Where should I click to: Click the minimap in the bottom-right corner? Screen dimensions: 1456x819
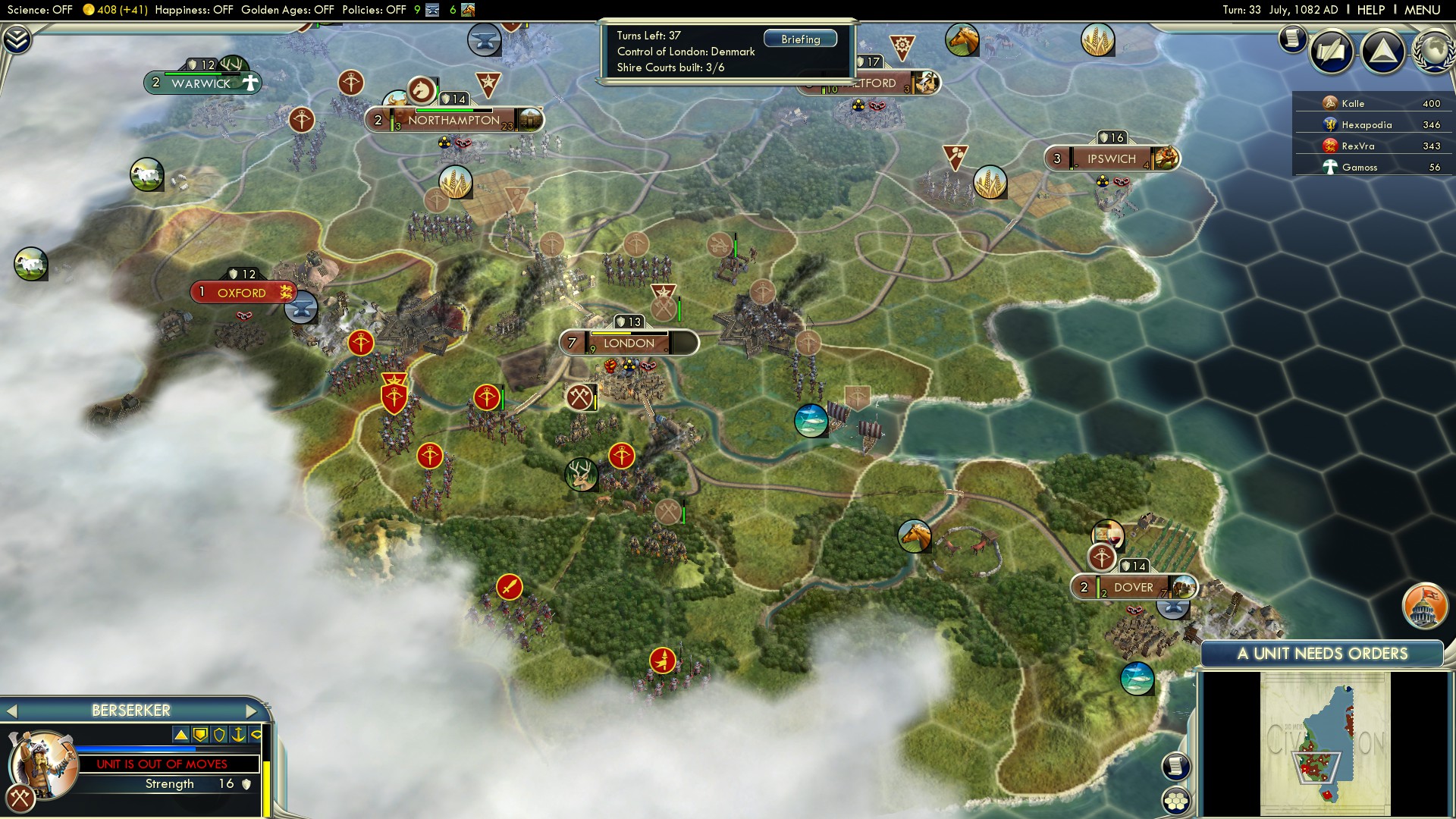point(1323,743)
